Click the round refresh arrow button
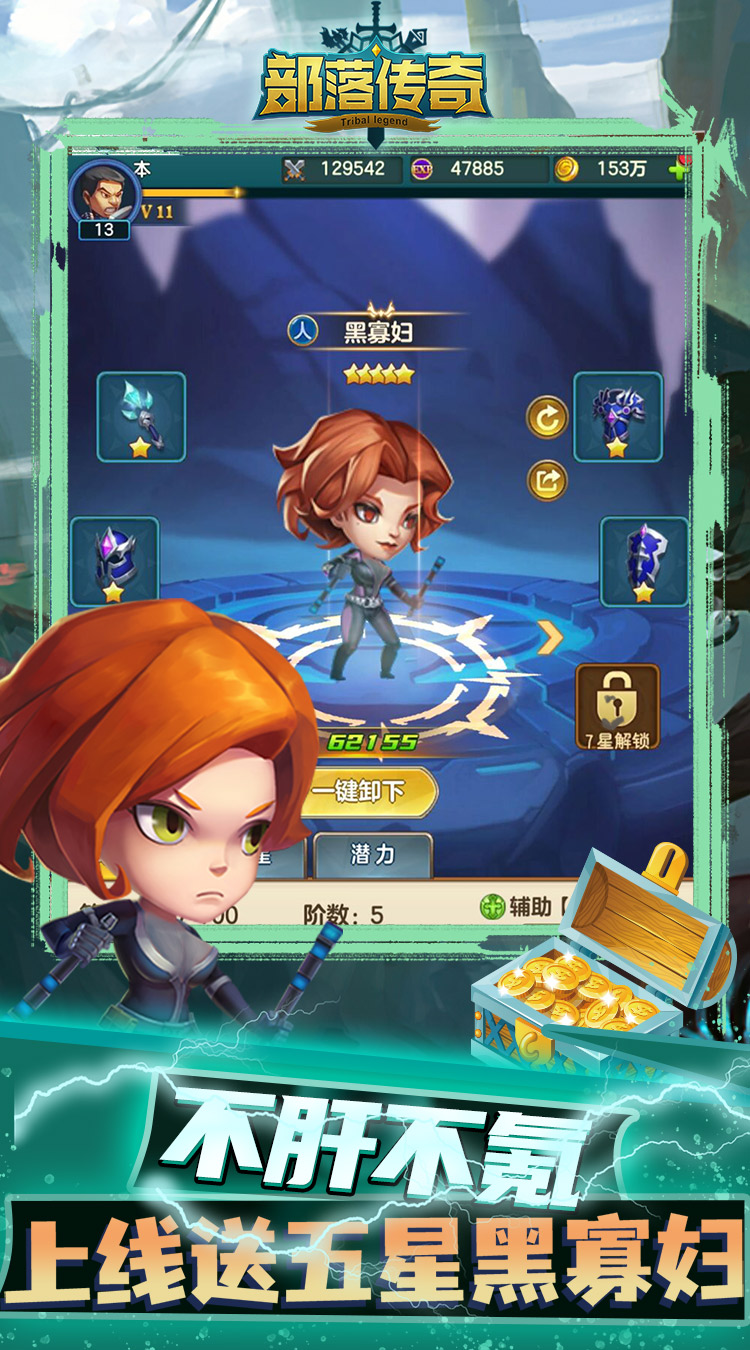This screenshot has height=1350, width=750. [547, 418]
